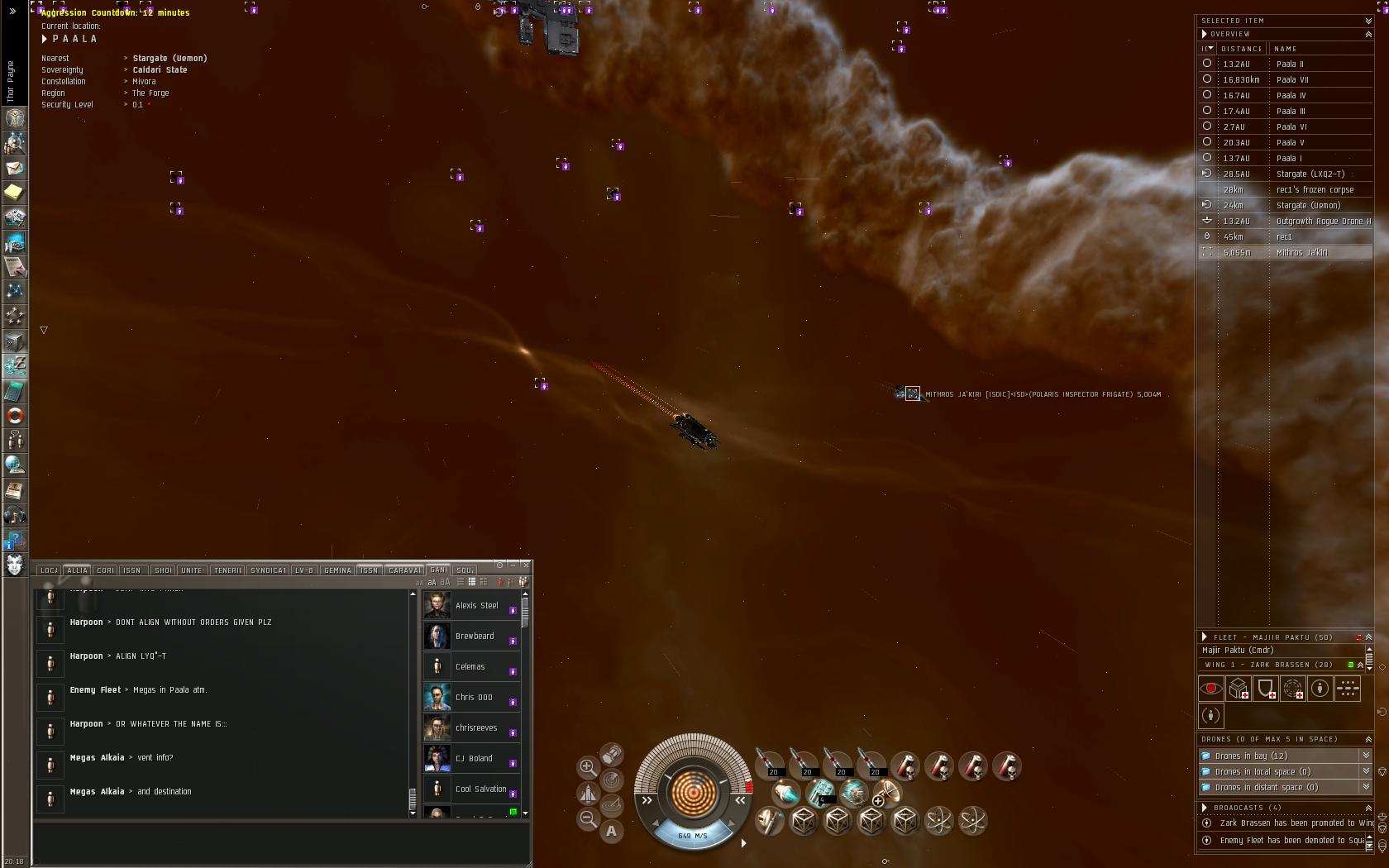Select Stargate (Uemon) overview row
Image resolution: width=1389 pixels, height=868 pixels.
(x=1308, y=206)
